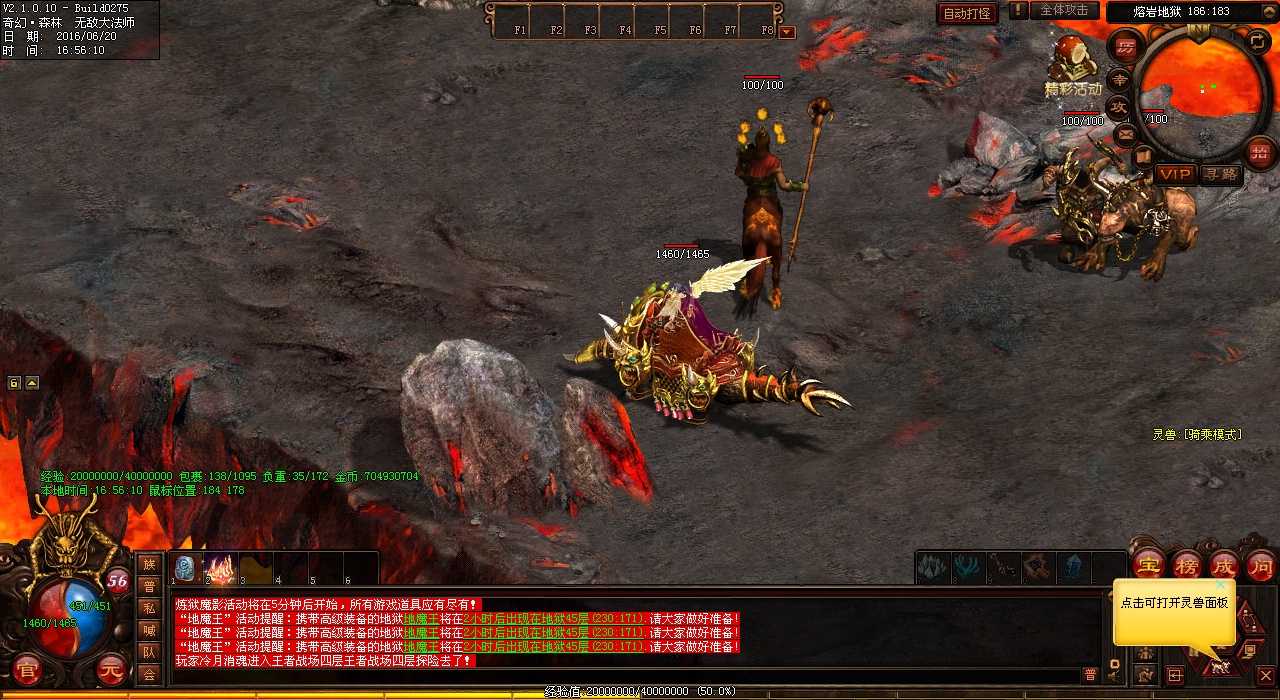Image resolution: width=1280 pixels, height=700 pixels.
Task: Use the blue rune stone in slot 1
Action: click(186, 568)
